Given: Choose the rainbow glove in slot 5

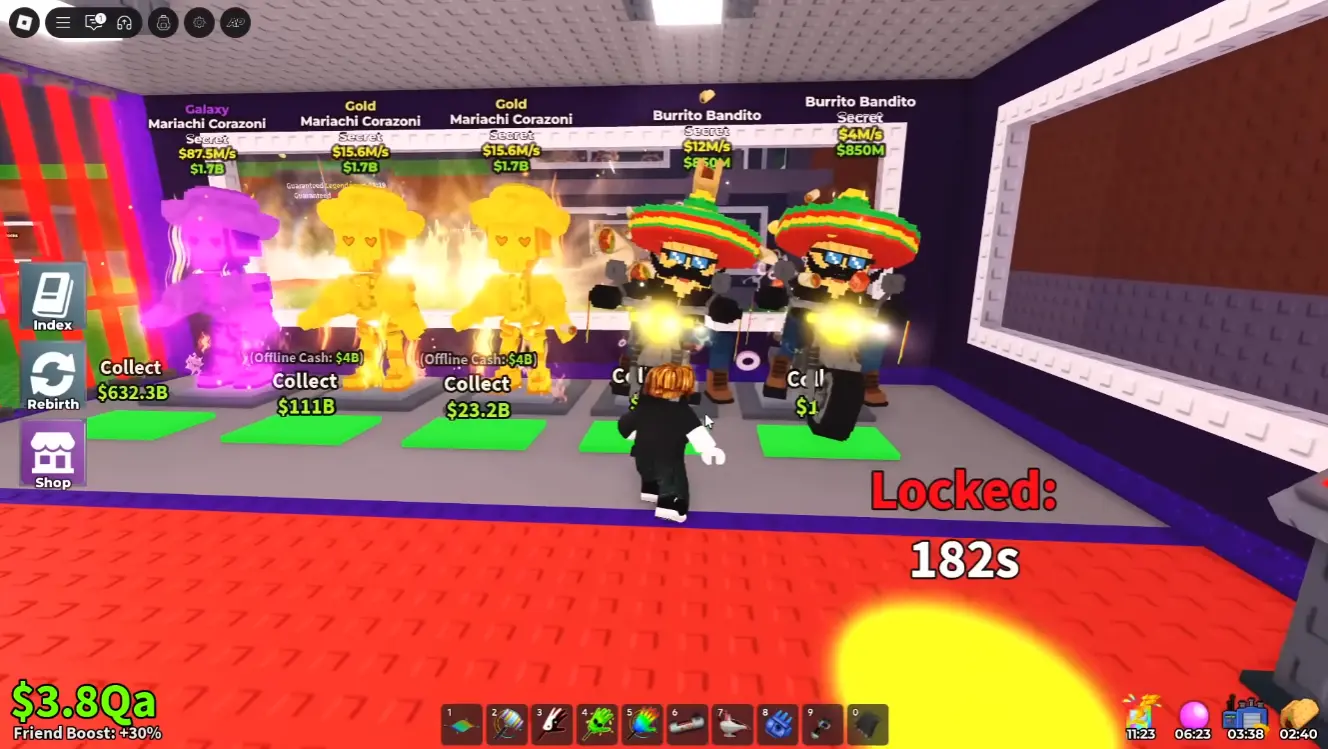Looking at the screenshot, I should [x=642, y=724].
